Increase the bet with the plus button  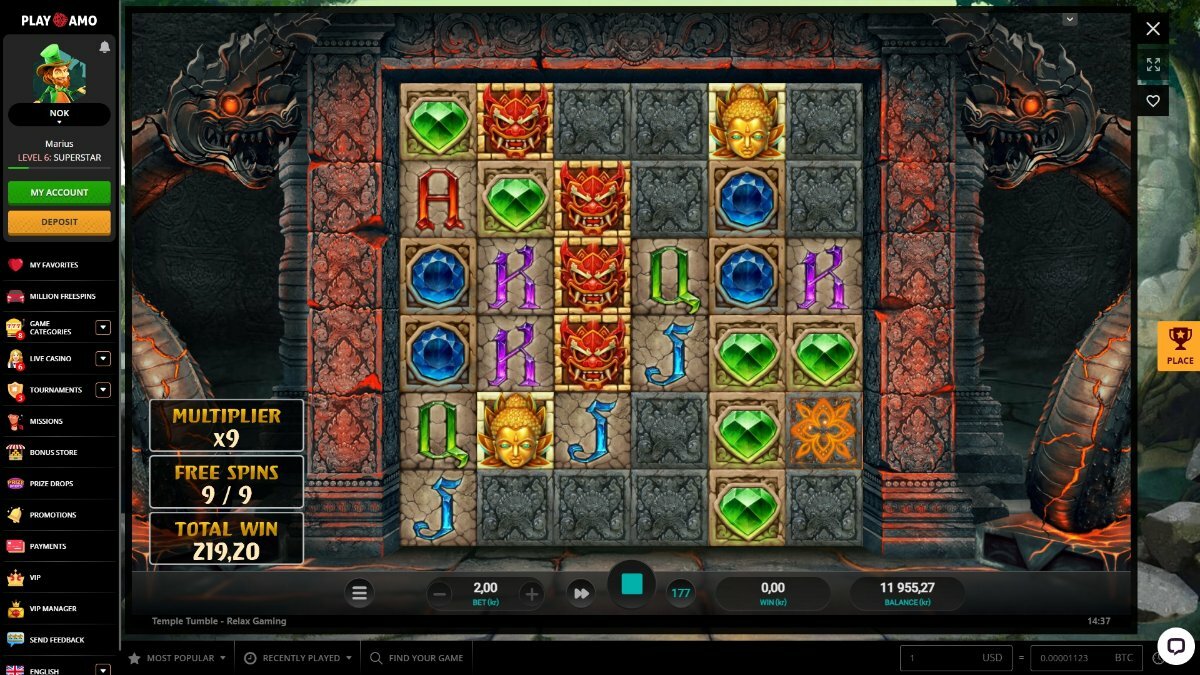pos(532,593)
